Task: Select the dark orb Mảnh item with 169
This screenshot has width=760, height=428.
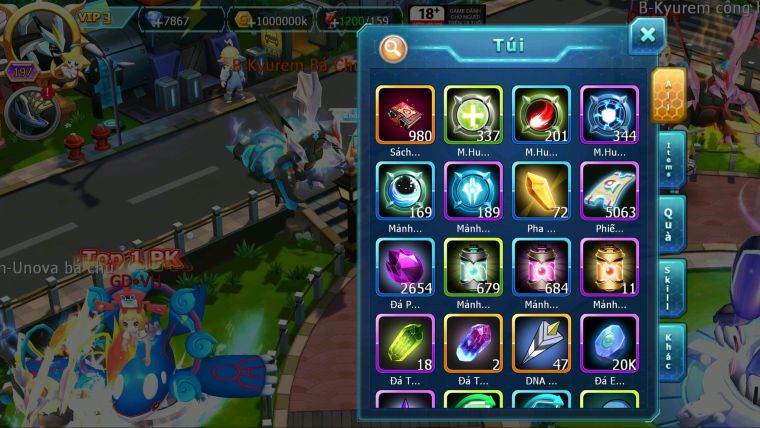Action: (405, 191)
